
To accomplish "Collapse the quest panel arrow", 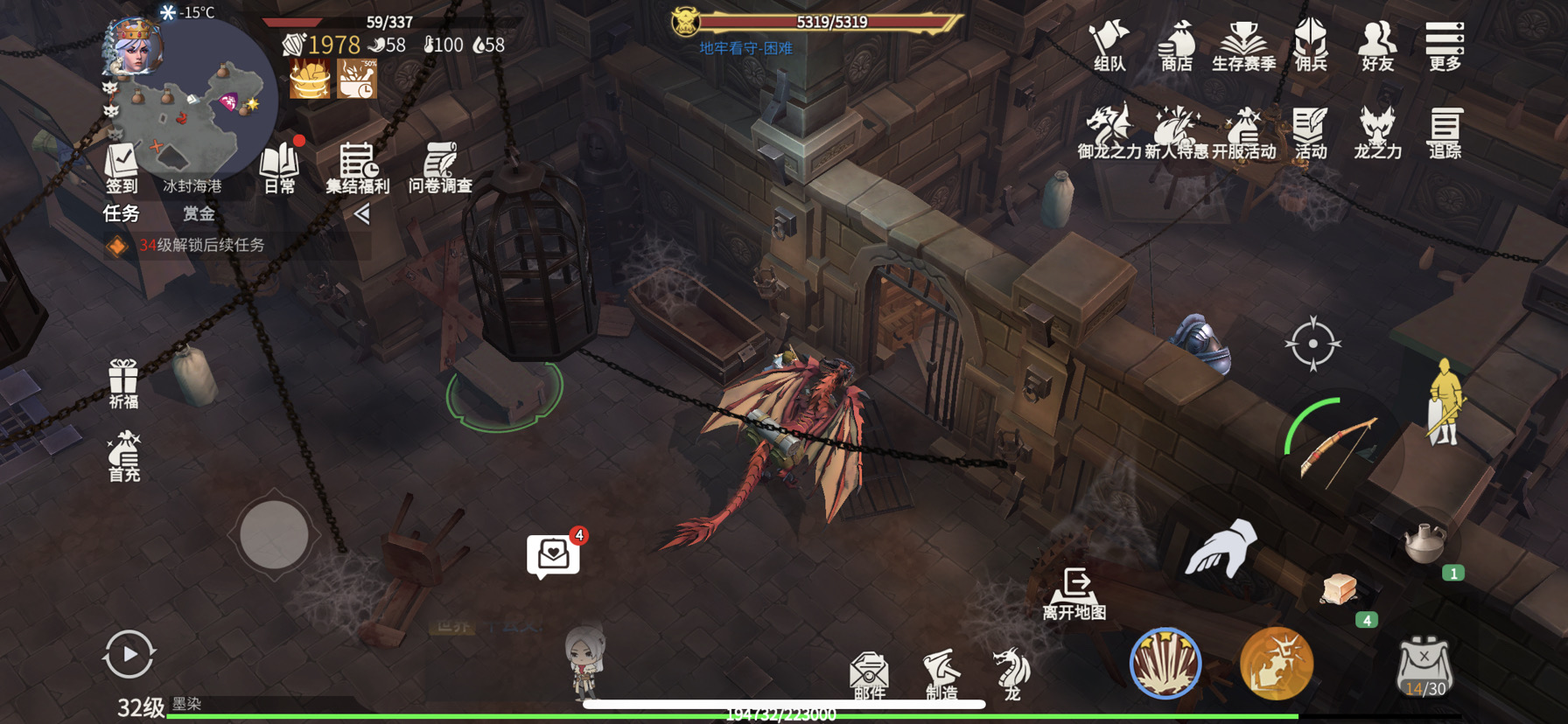I will (361, 214).
